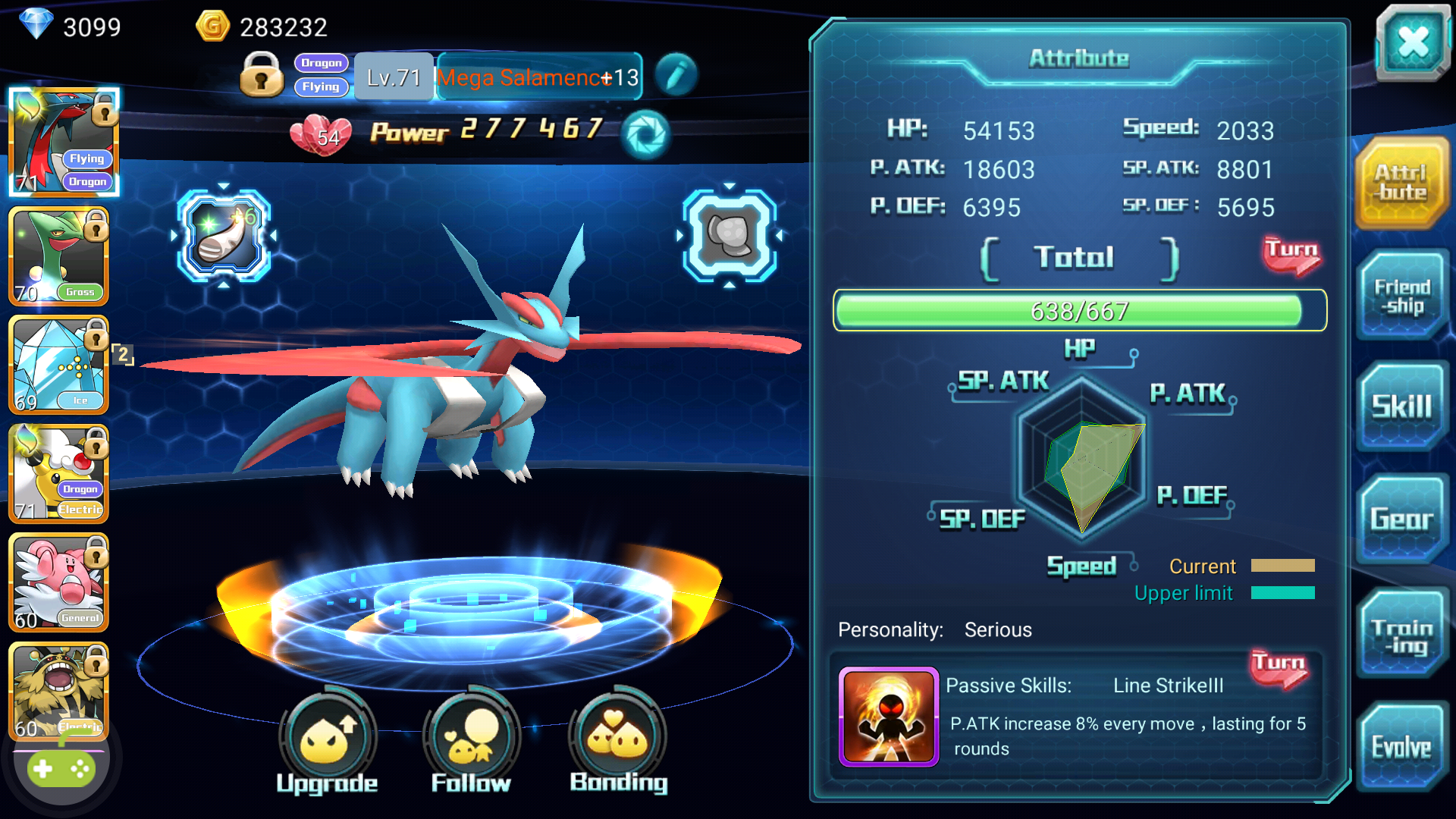
Task: Select the level 70 Grass team member
Action: point(58,257)
